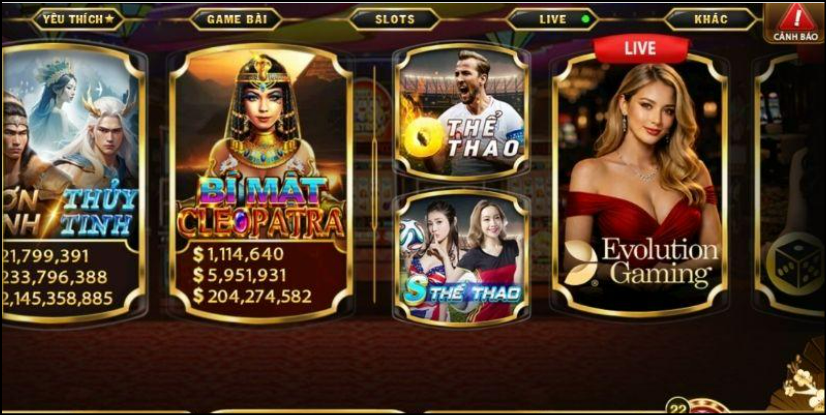Open the Thể Thao footballer tile
826x415 pixels.
[461, 110]
